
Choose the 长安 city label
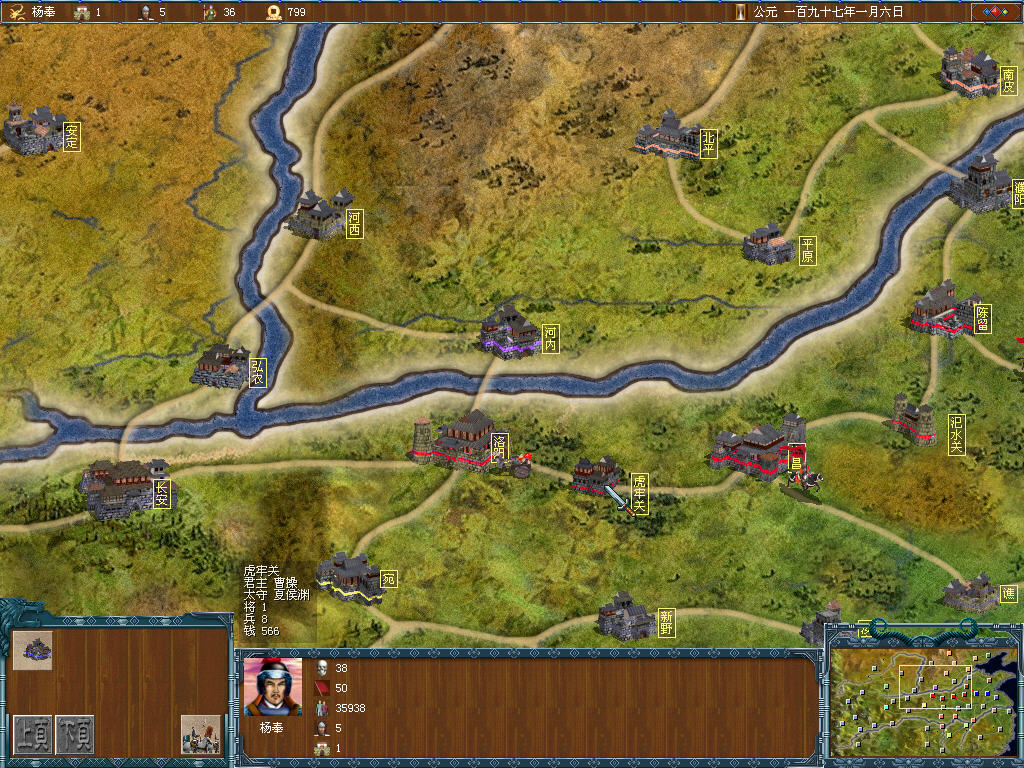click(162, 494)
